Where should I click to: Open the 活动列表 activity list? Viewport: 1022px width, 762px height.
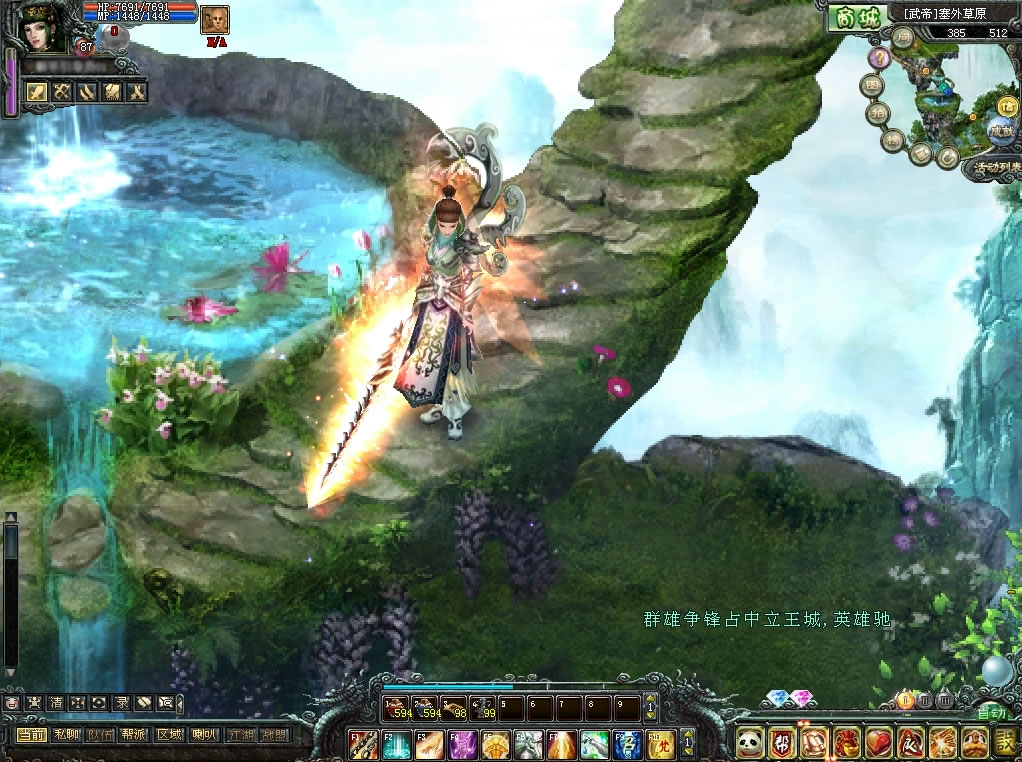pos(990,168)
